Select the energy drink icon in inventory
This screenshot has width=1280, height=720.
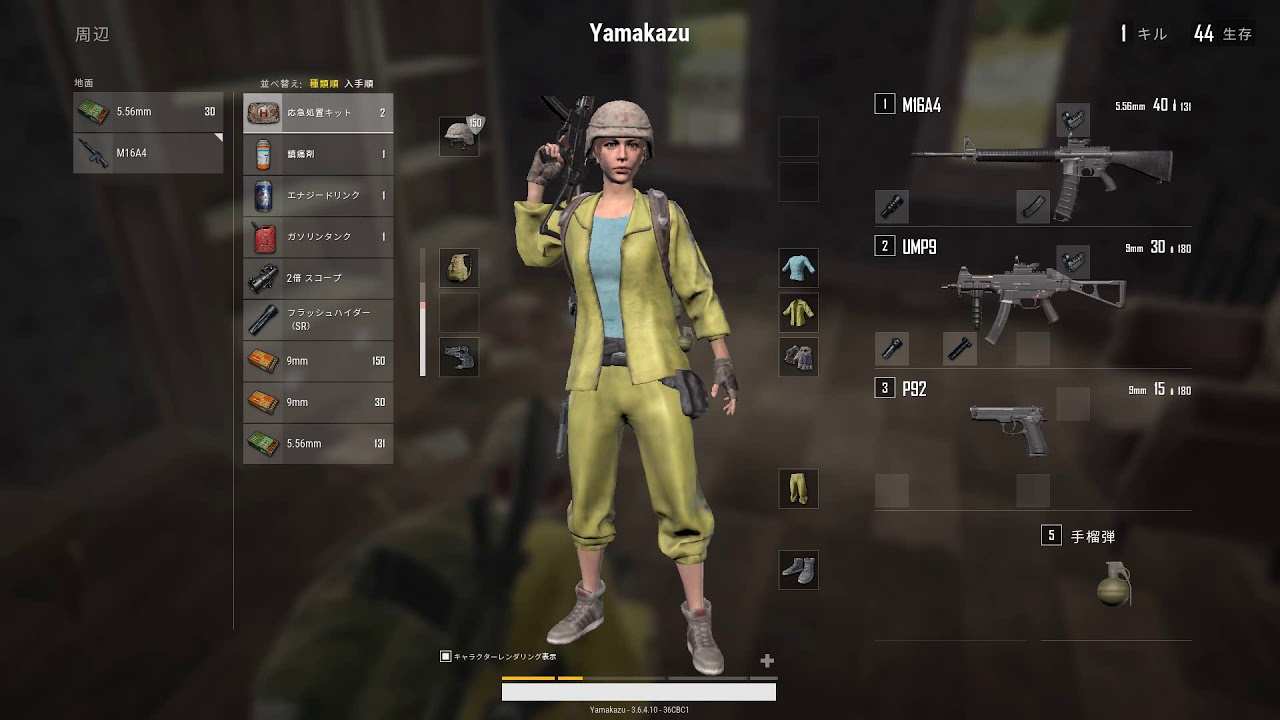[263, 195]
